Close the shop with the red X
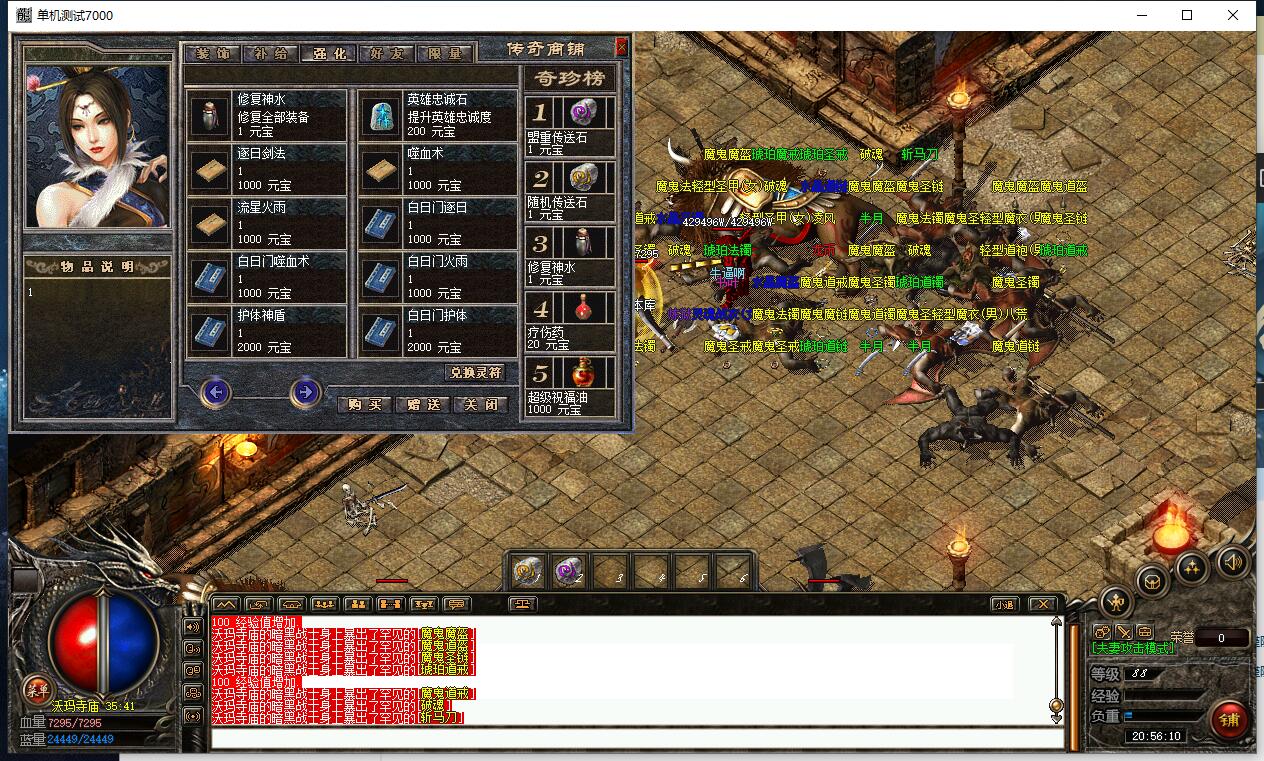Image resolution: width=1264 pixels, height=761 pixels. tap(621, 47)
